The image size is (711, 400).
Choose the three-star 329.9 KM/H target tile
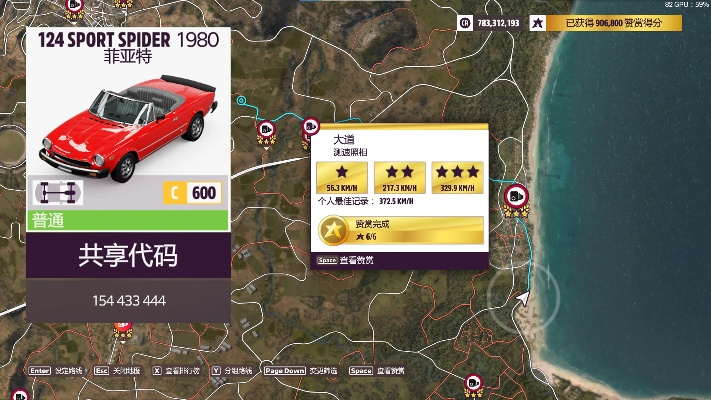457,177
